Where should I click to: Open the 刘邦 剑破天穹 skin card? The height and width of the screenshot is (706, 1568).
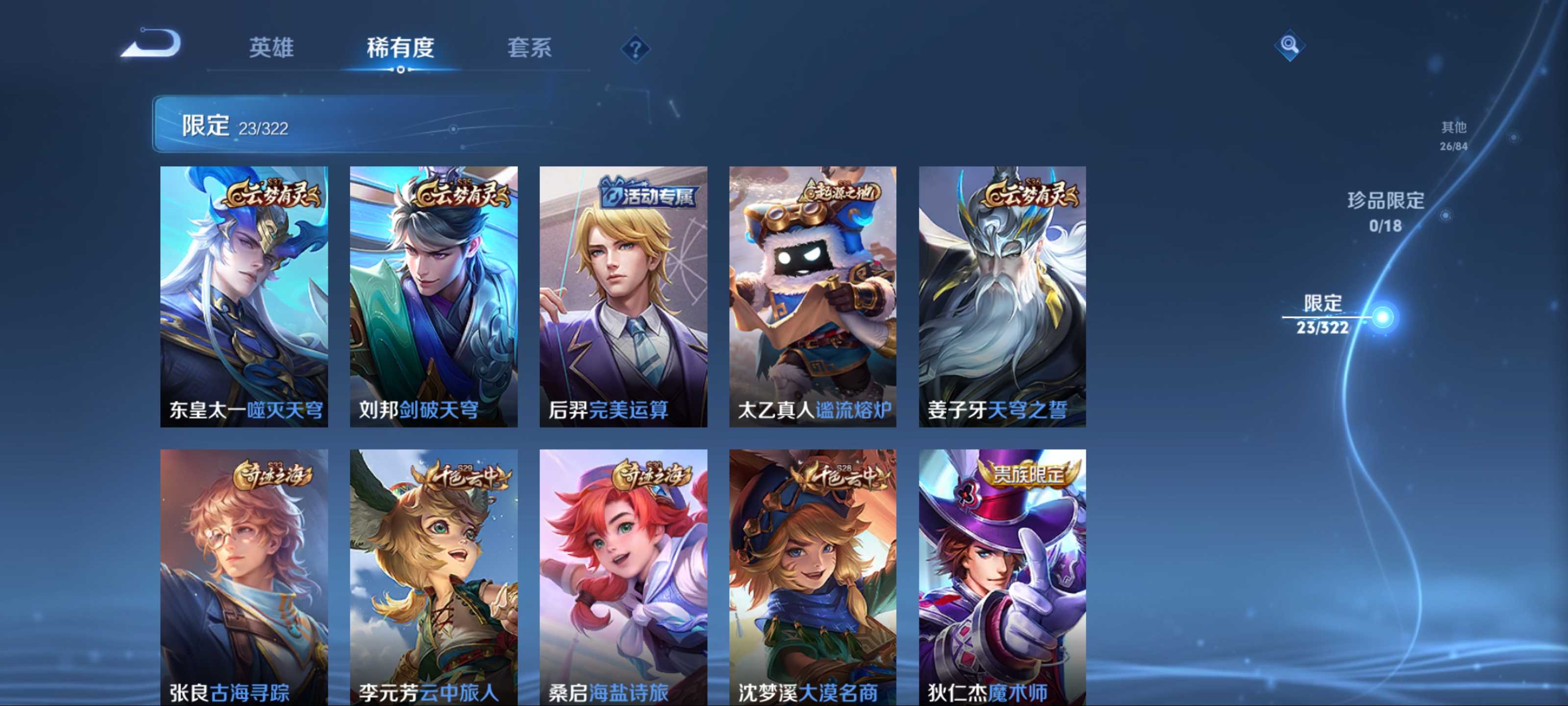pos(433,297)
